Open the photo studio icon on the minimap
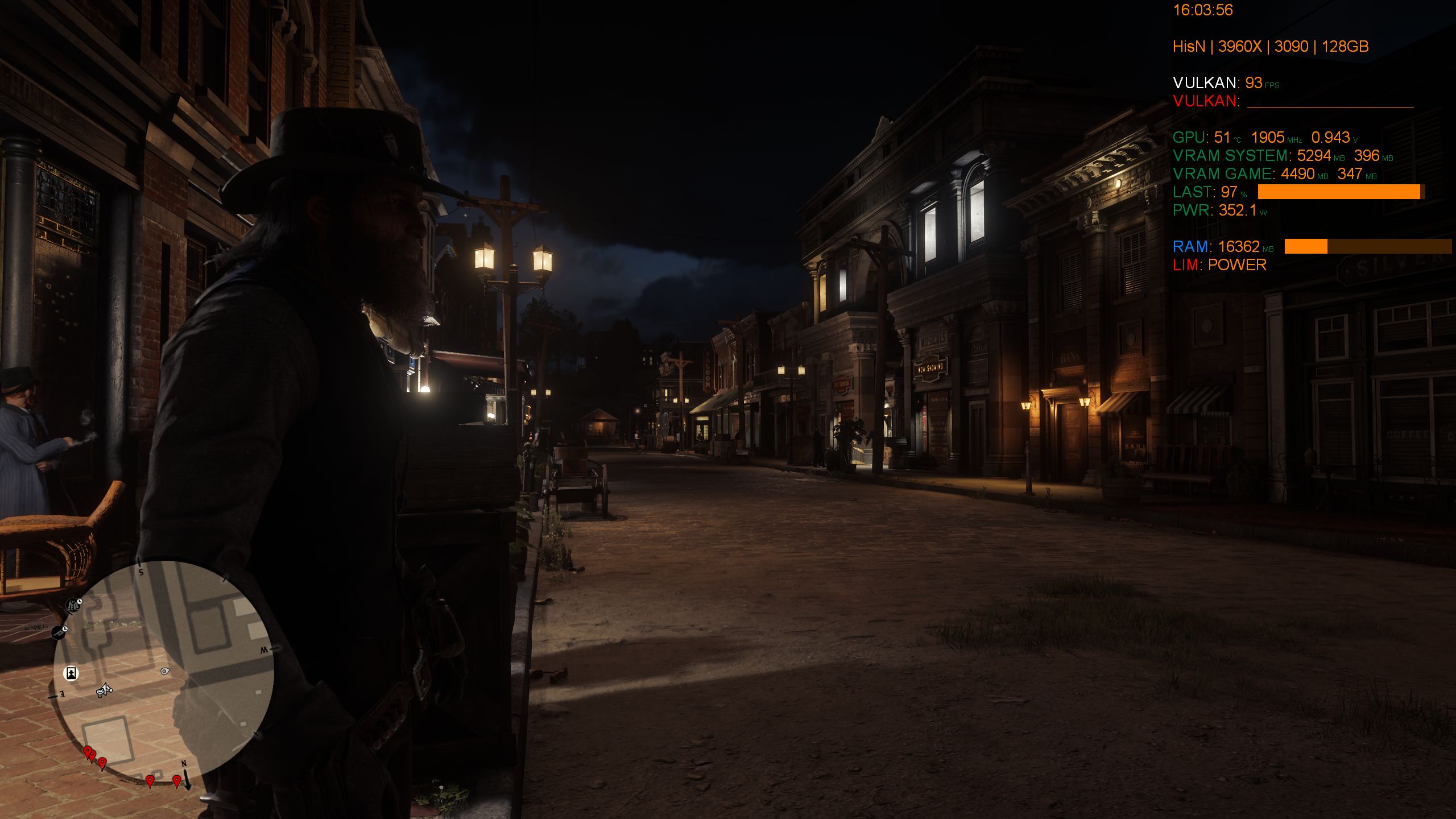Viewport: 1456px width, 819px height. click(71, 673)
